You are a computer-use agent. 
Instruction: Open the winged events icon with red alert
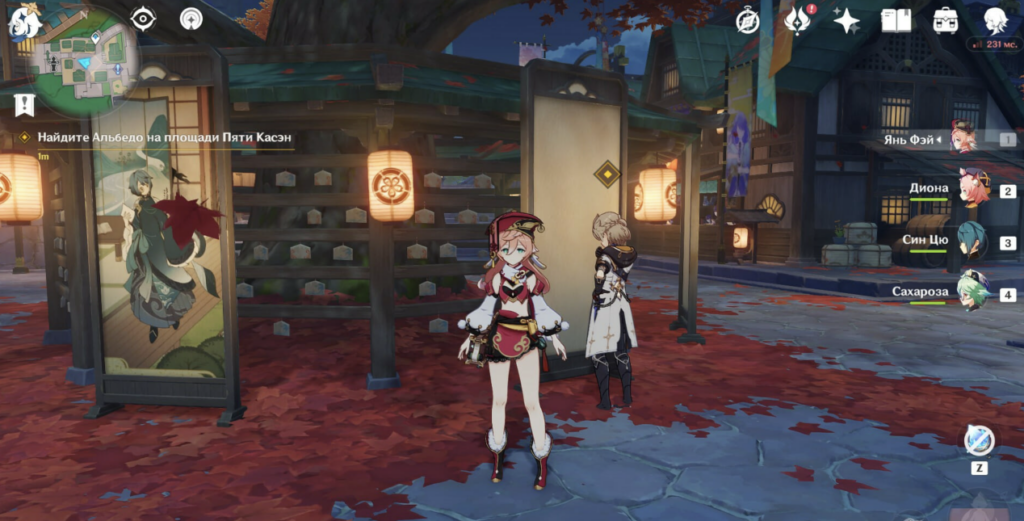(796, 20)
